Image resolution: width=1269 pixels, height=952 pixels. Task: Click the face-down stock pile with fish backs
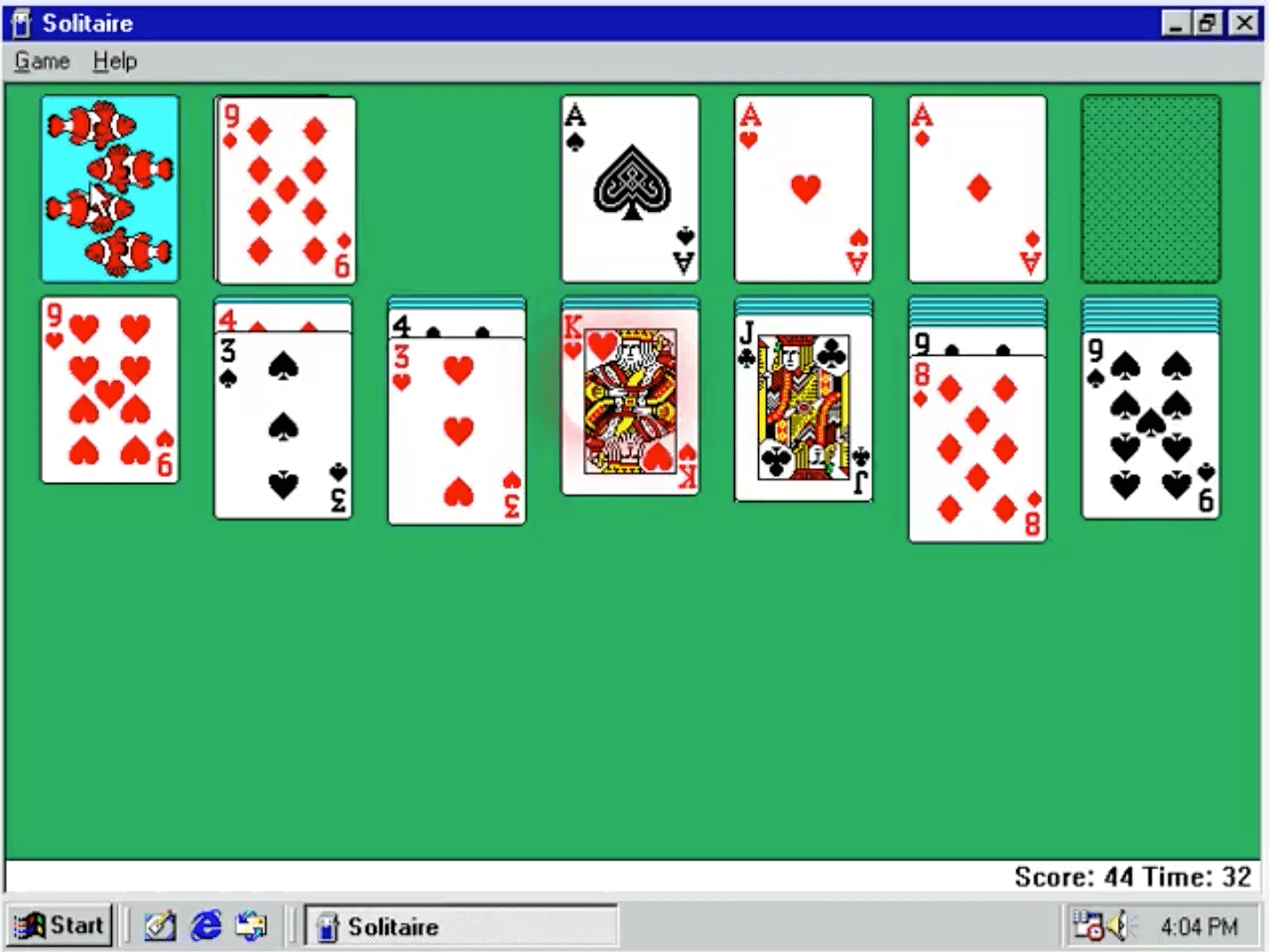[109, 188]
